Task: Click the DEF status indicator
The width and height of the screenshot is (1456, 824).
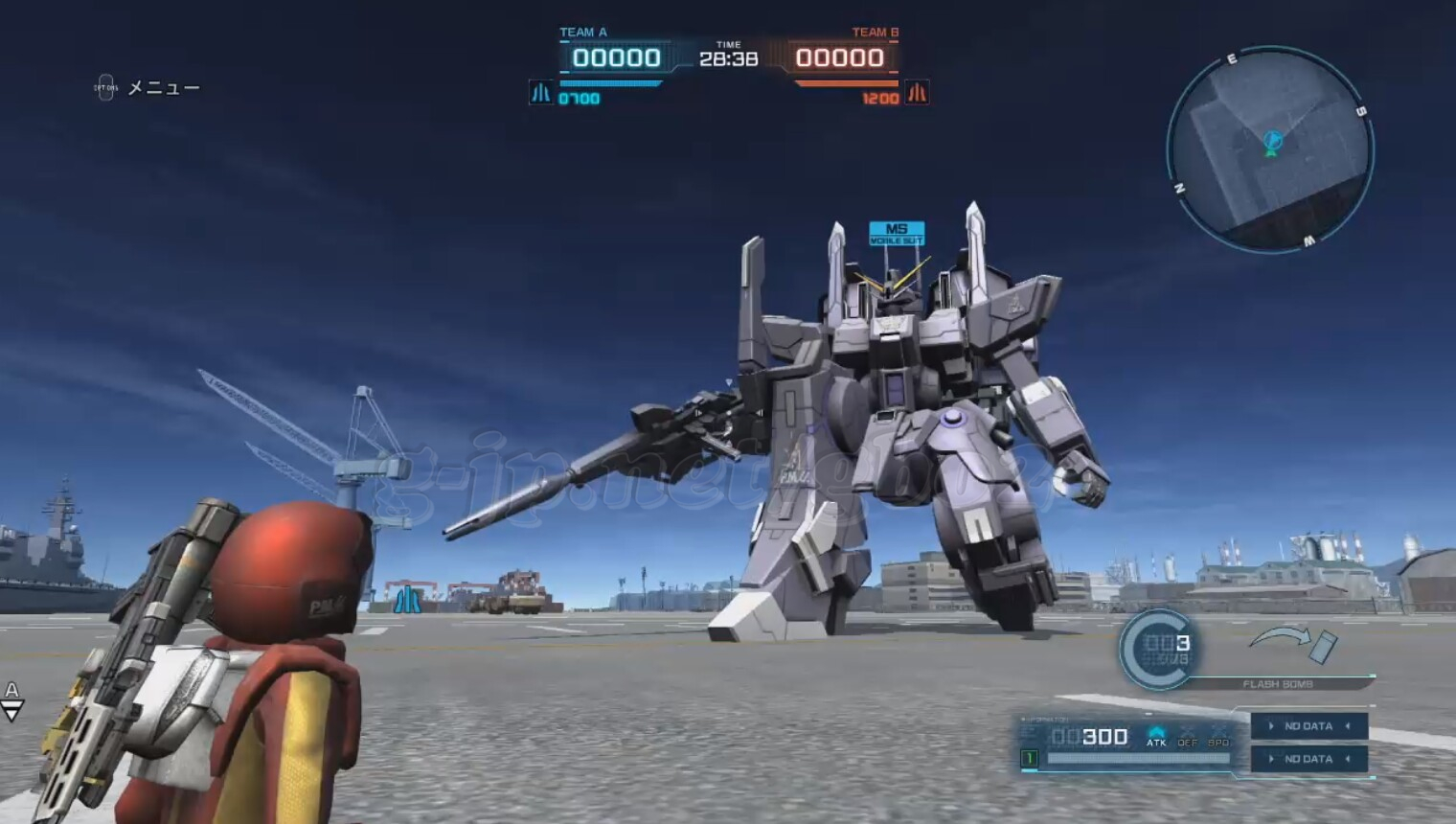Action: pos(1188,736)
